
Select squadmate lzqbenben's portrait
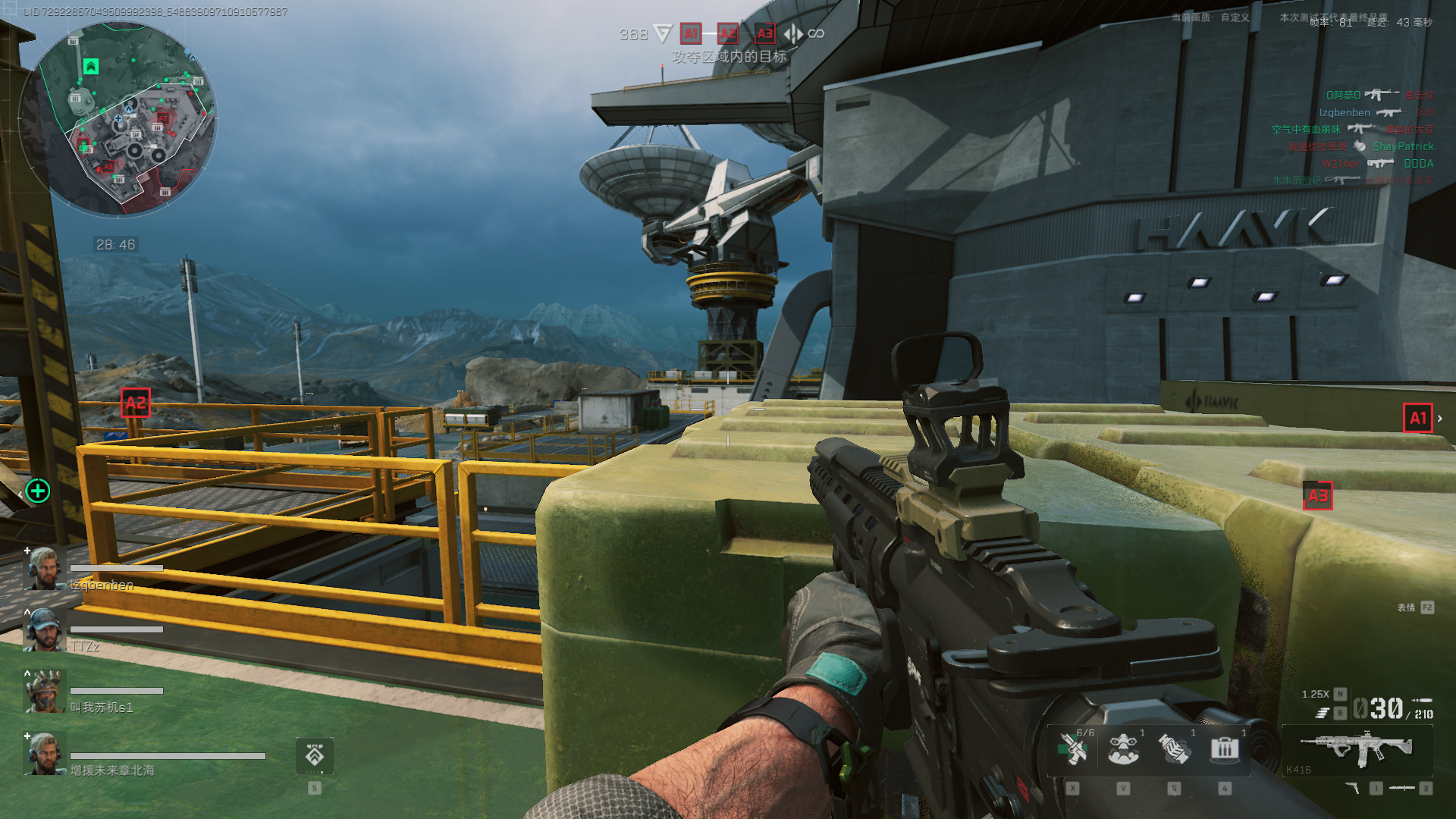click(45, 568)
